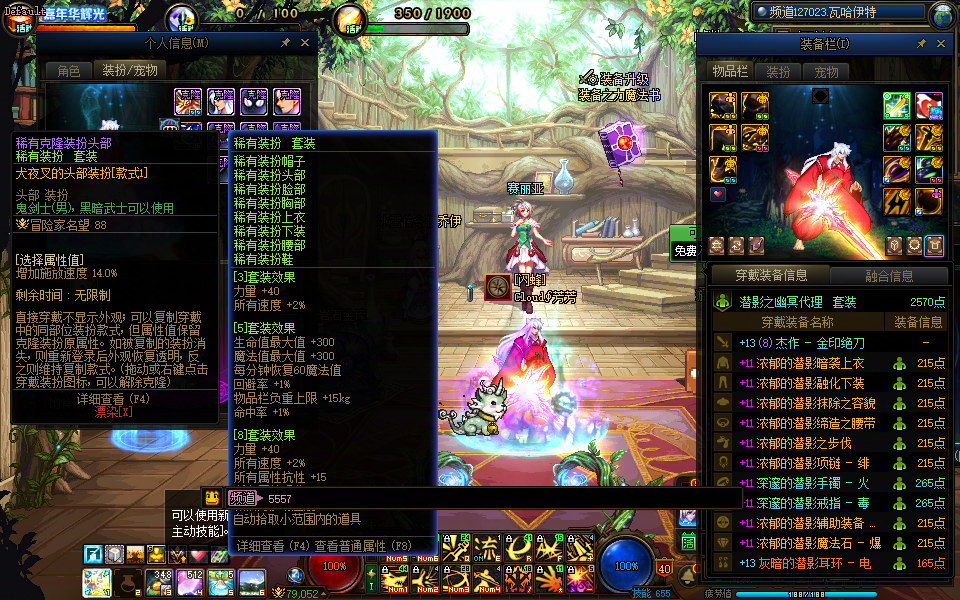This screenshot has width=960, height=600.
Task: Click the 频道 chat channel button
Action: click(x=242, y=498)
